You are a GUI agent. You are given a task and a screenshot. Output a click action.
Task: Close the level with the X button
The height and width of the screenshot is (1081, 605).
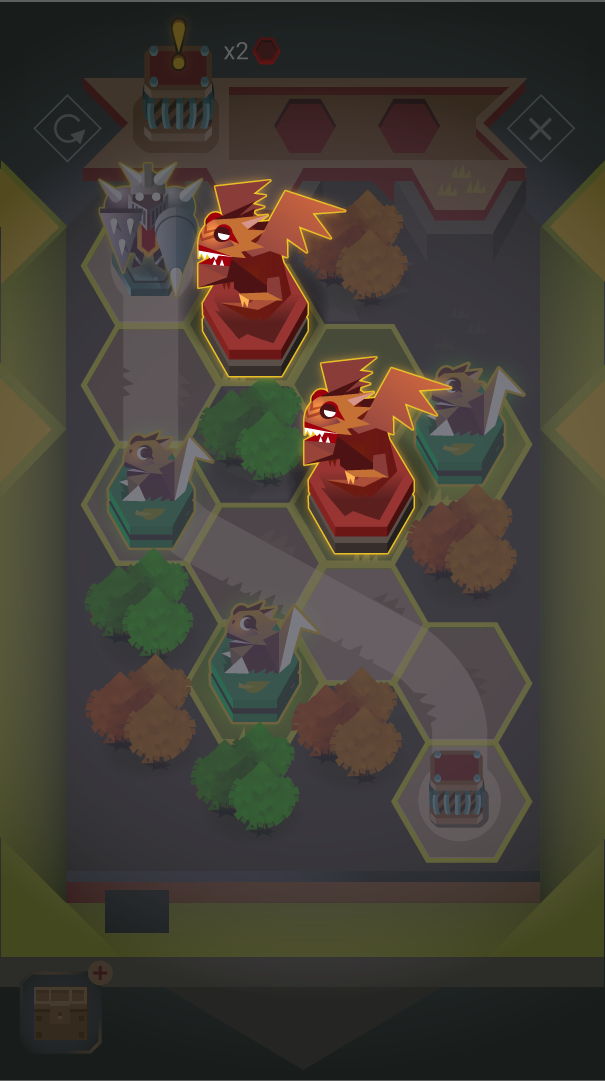coord(540,128)
